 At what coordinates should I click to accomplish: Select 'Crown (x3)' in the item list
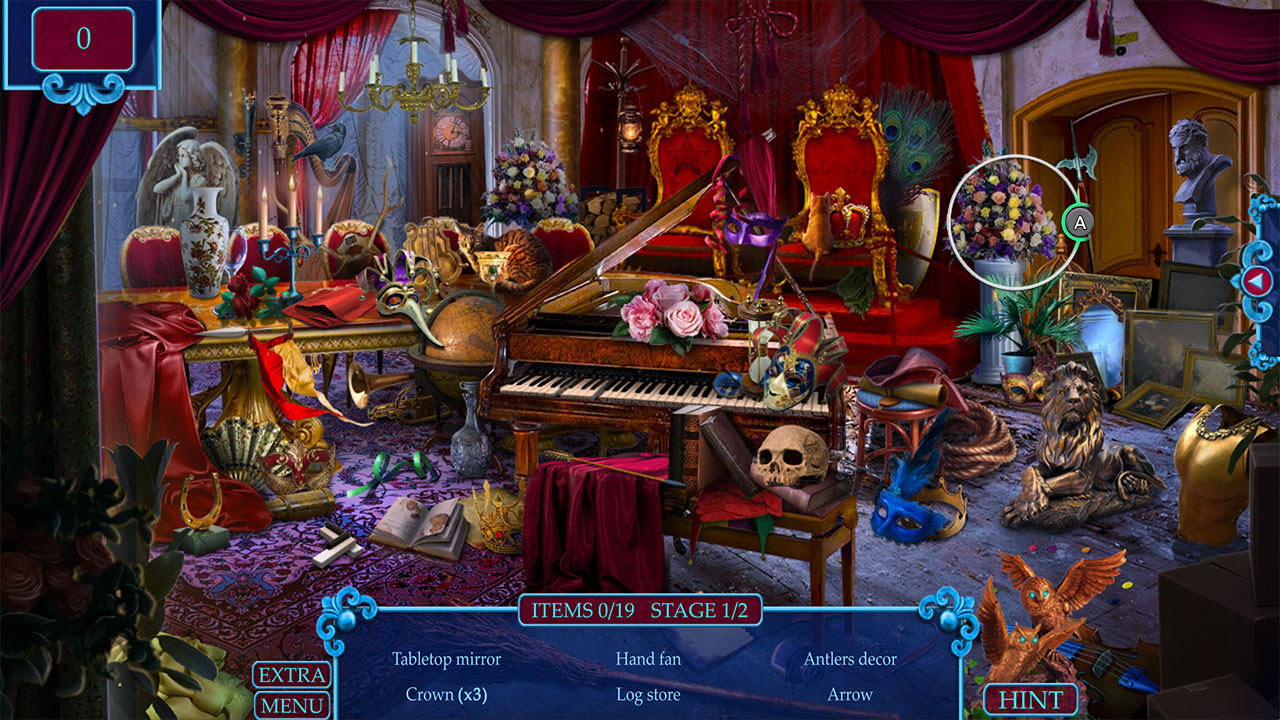447,695
